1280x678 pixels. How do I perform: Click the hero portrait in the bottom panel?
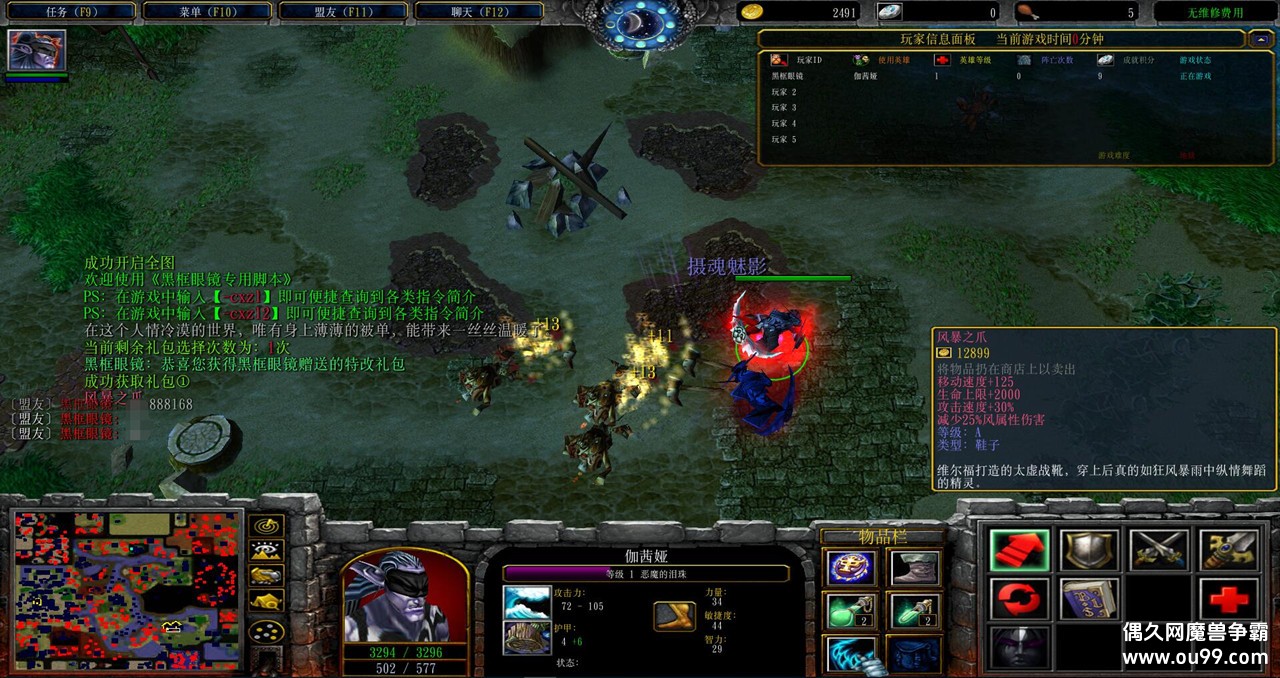tap(405, 600)
